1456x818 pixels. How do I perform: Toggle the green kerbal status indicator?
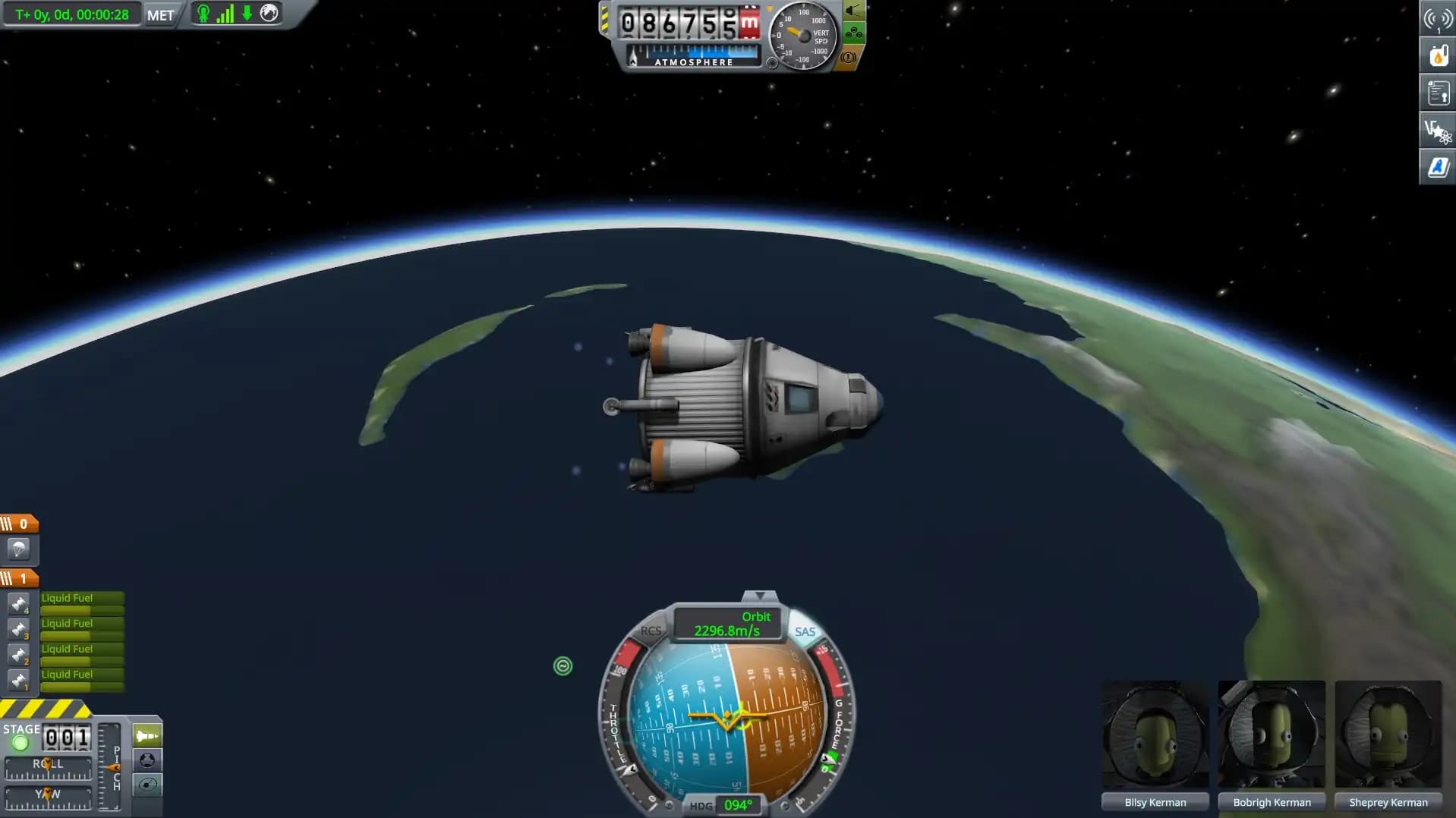tap(202, 13)
